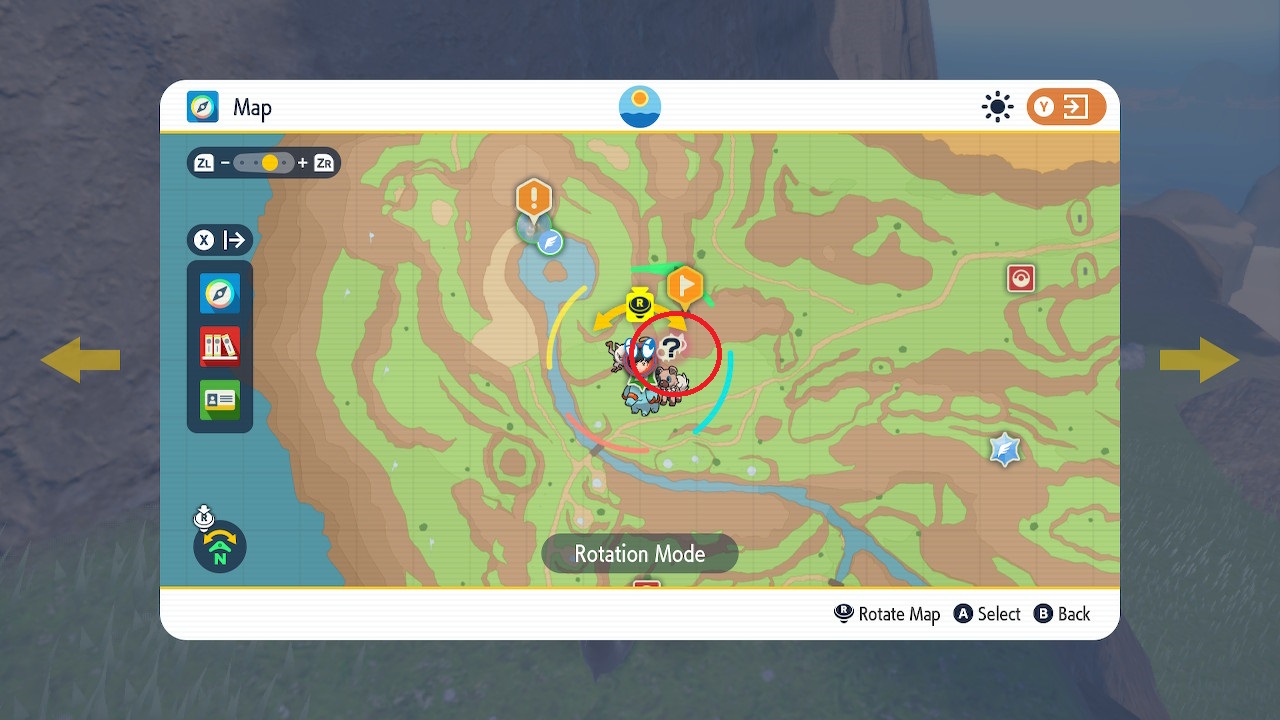This screenshot has height=720, width=1280.
Task: Select the compass Map app in the side panel
Action: (220, 294)
